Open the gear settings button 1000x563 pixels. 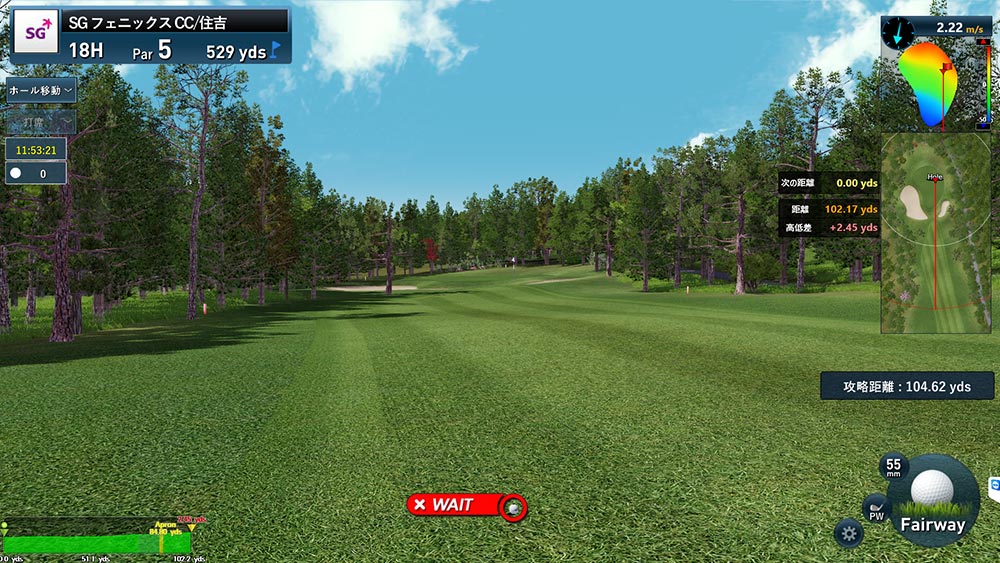click(849, 533)
